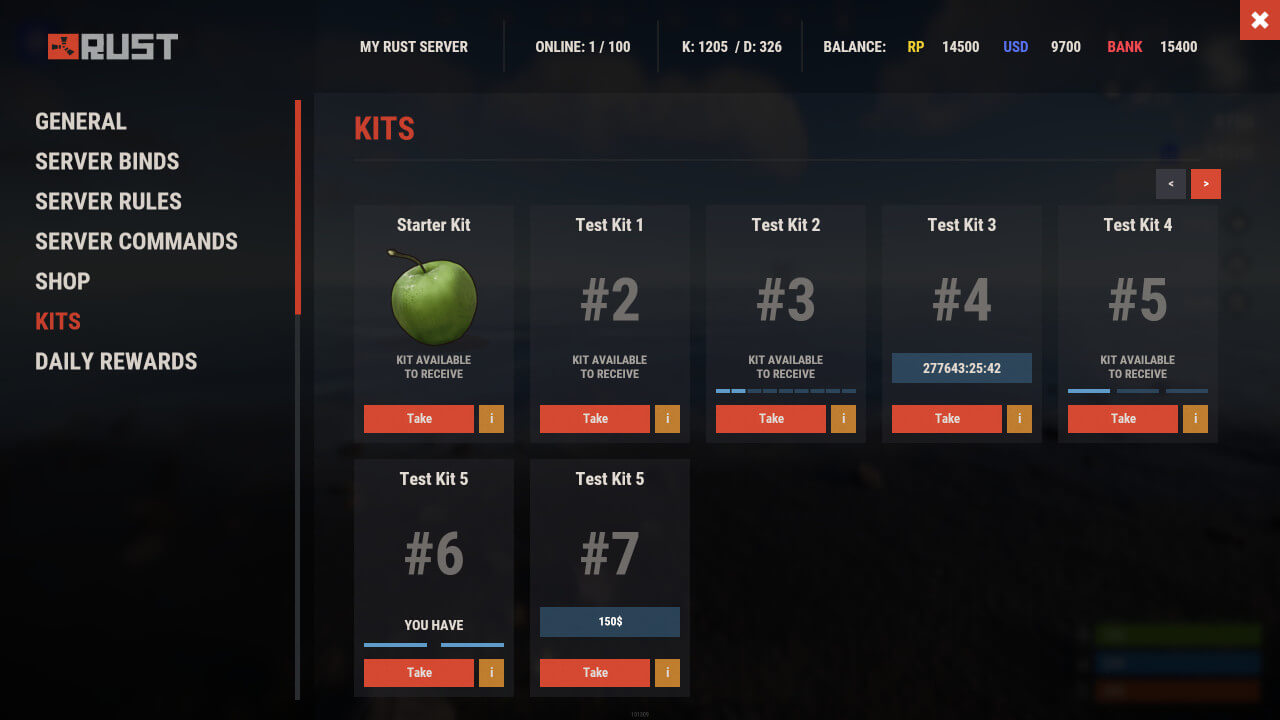The image size is (1280, 720).
Task: Take the #6 kit
Action: click(419, 673)
